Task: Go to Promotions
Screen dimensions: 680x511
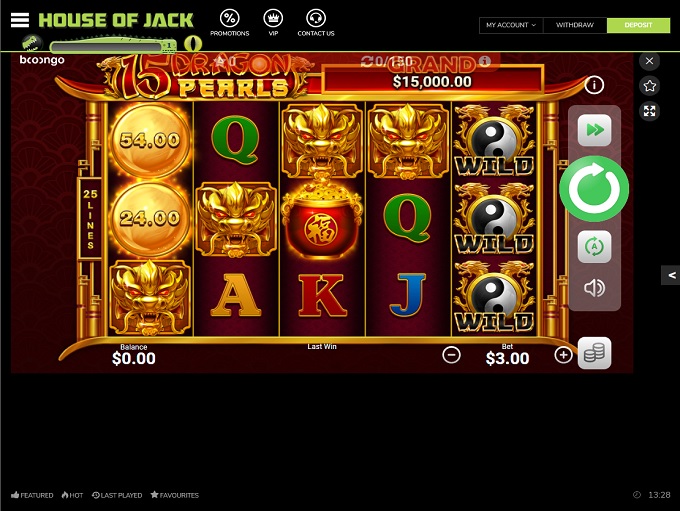Action: click(230, 23)
